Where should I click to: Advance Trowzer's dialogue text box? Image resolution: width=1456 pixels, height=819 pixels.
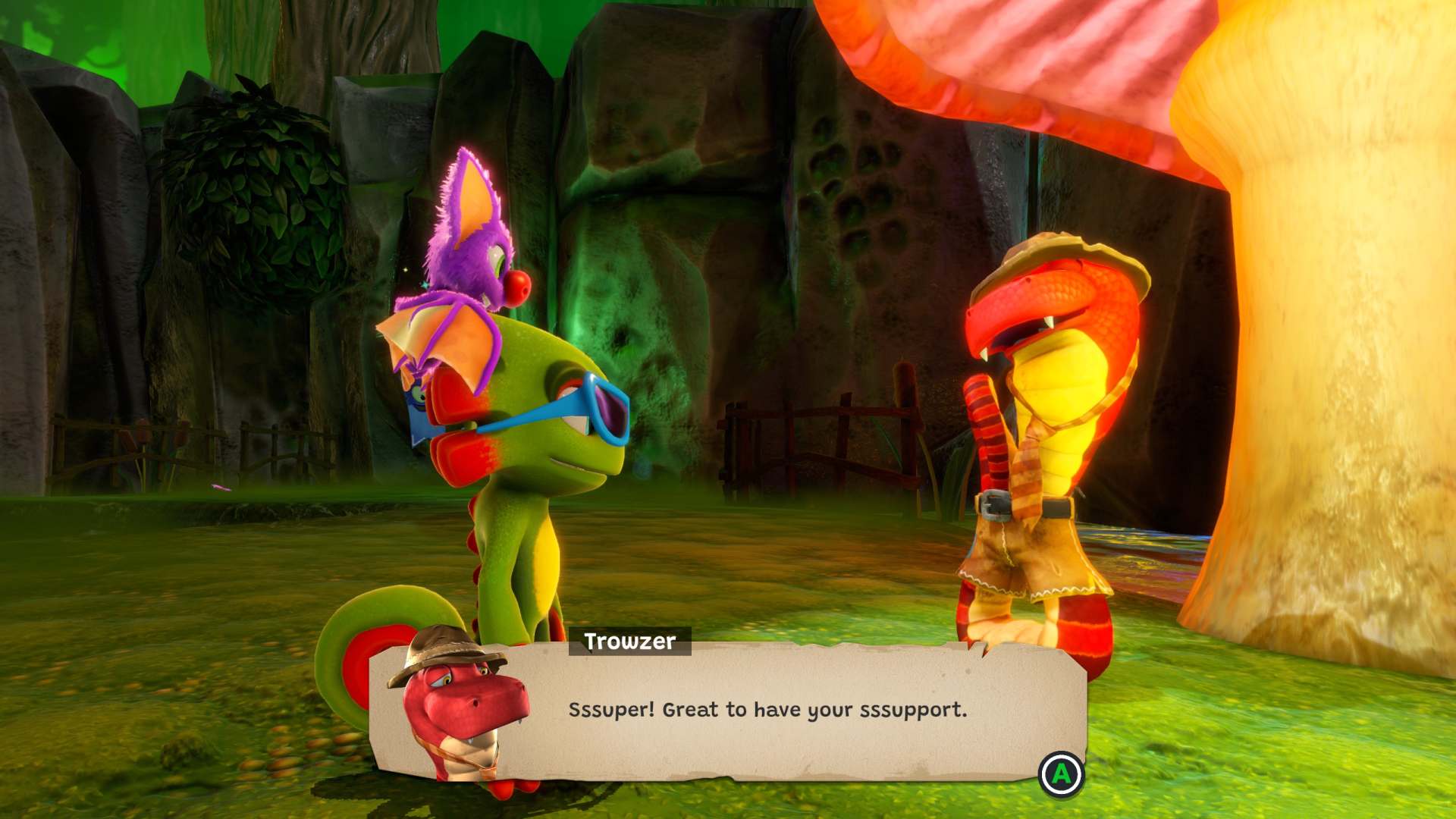click(x=1061, y=774)
